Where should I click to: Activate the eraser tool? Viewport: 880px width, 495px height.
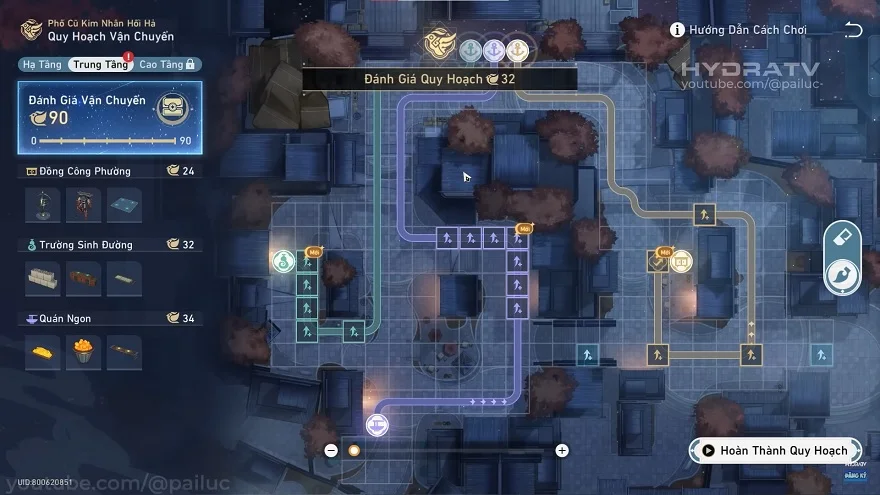tap(843, 236)
